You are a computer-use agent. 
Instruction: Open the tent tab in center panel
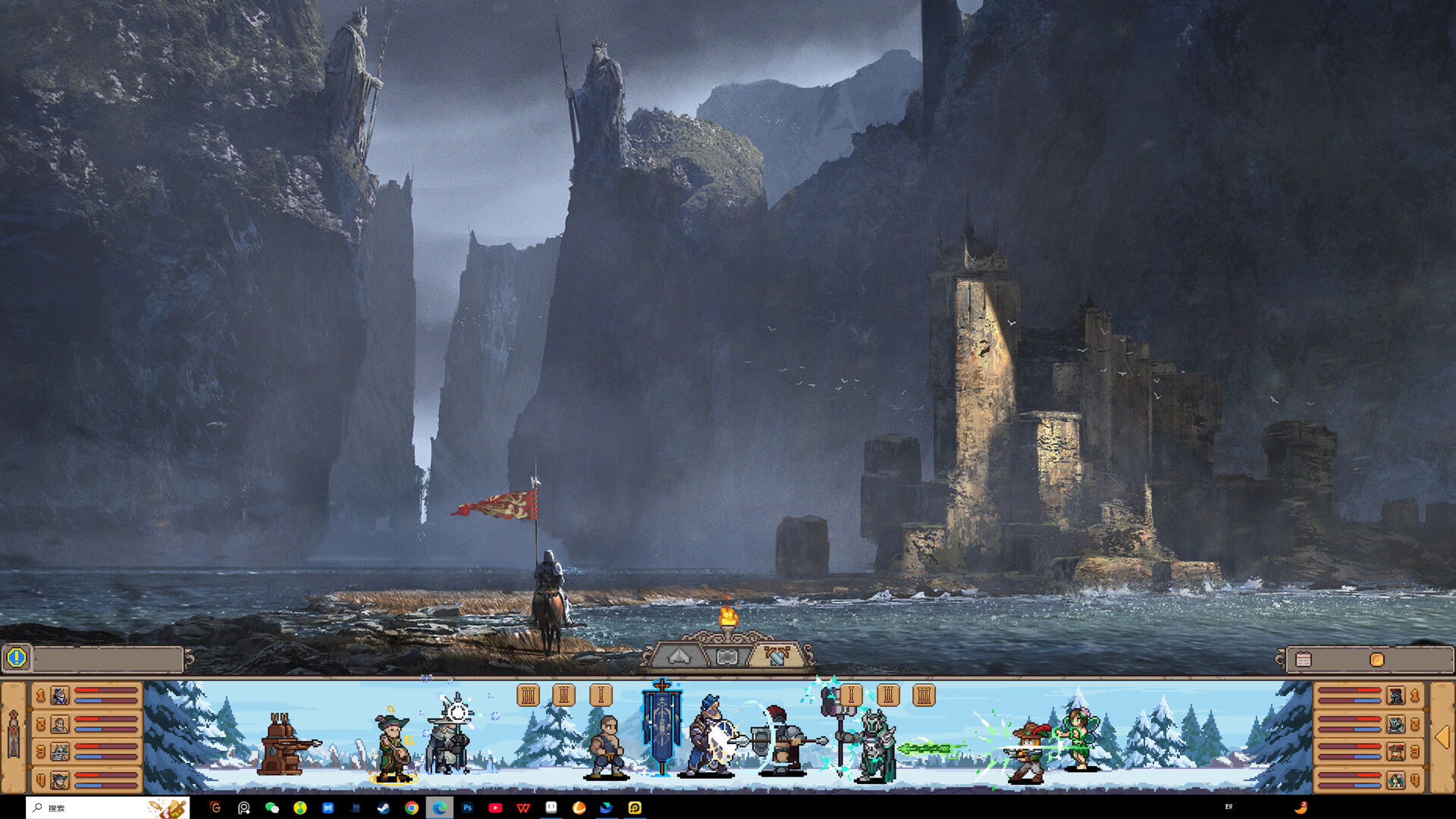(679, 657)
